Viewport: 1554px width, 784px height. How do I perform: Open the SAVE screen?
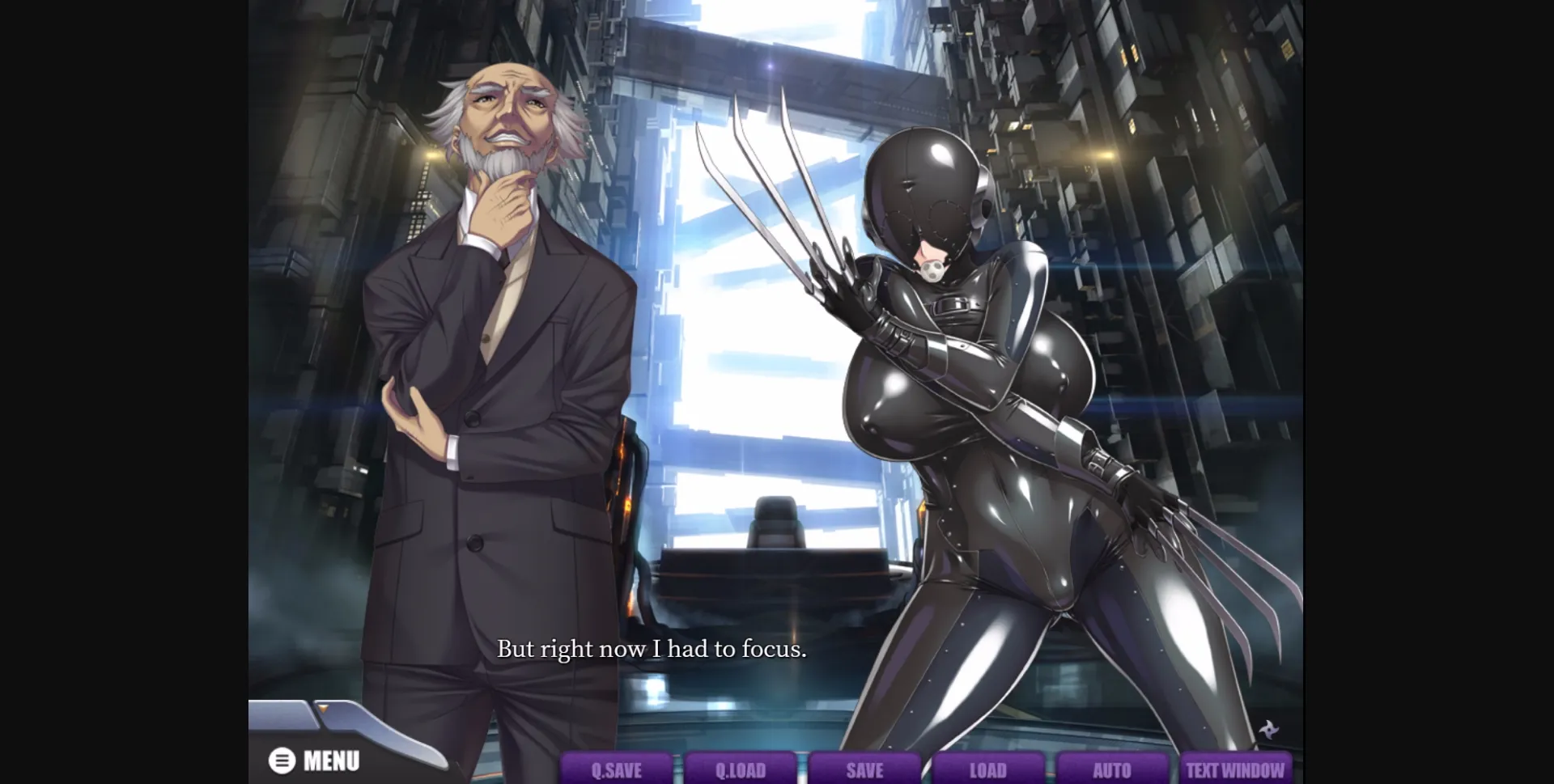865,771
